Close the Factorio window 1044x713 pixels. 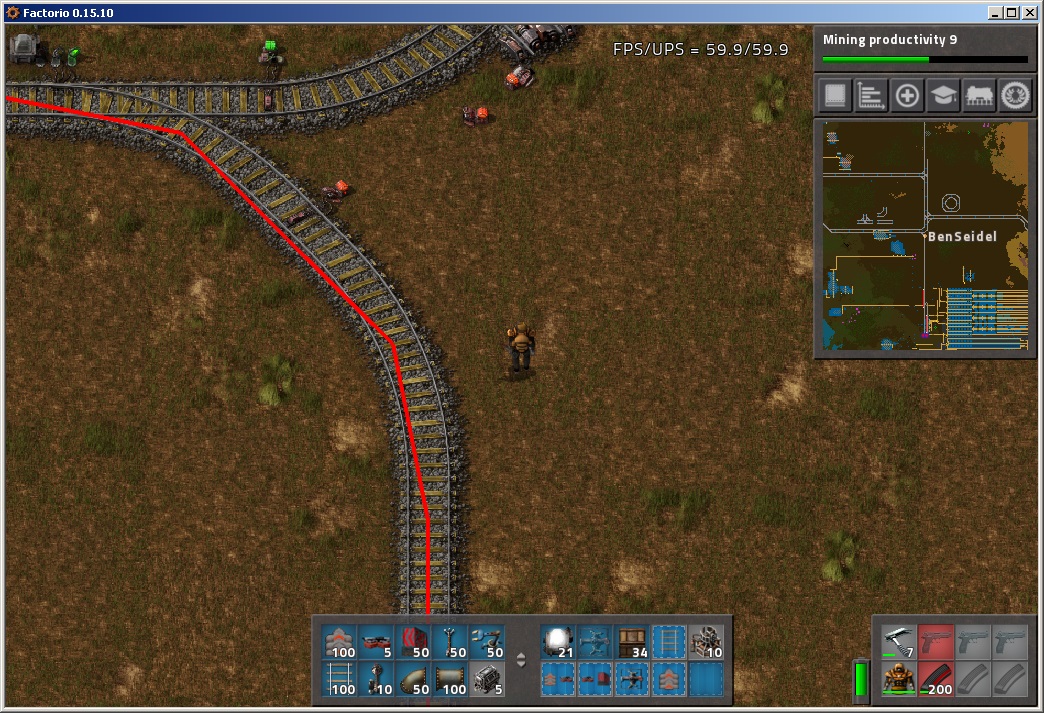1029,13
